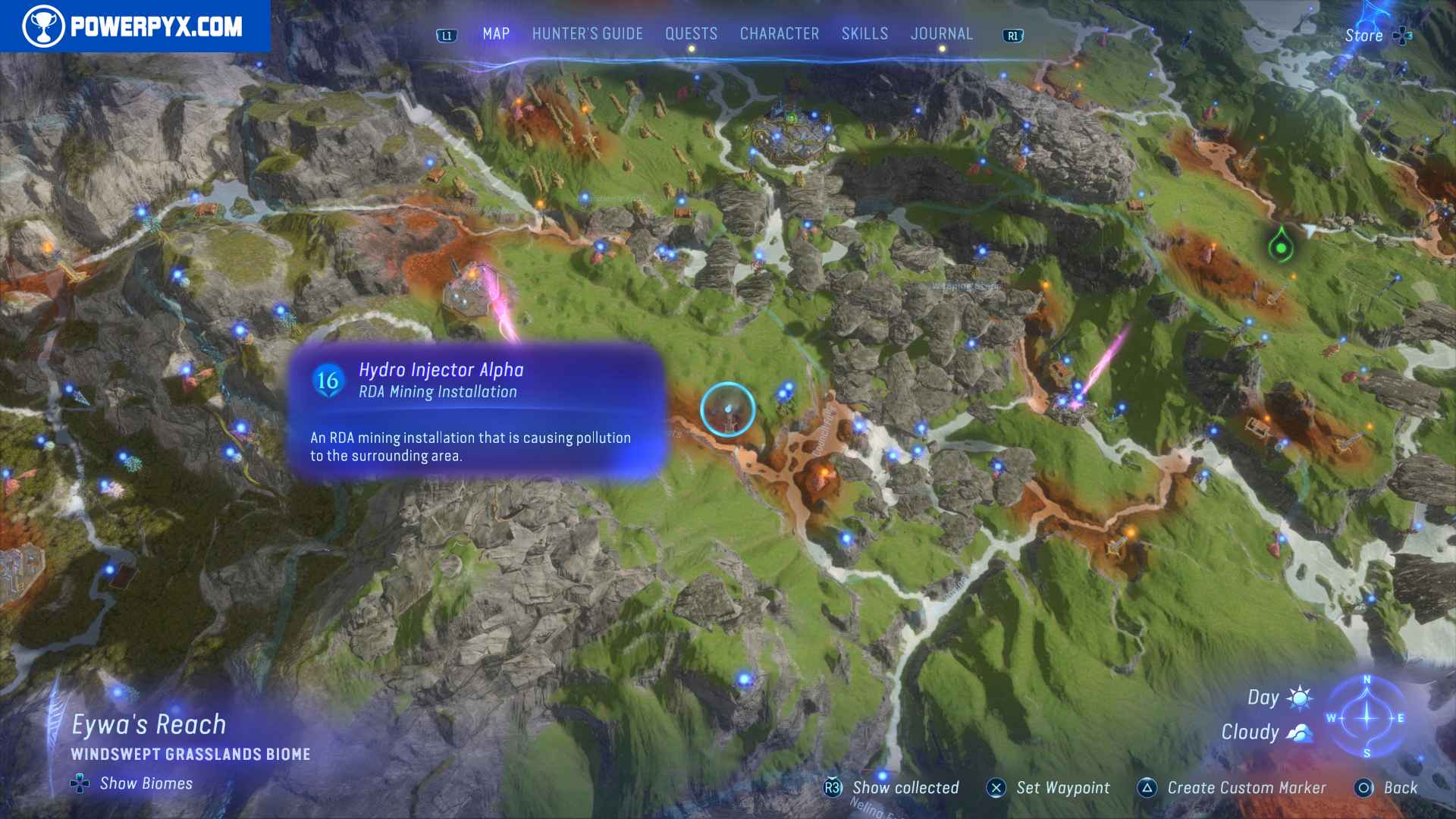Click the Back button
Image resolution: width=1456 pixels, height=819 pixels.
pyautogui.click(x=1400, y=788)
